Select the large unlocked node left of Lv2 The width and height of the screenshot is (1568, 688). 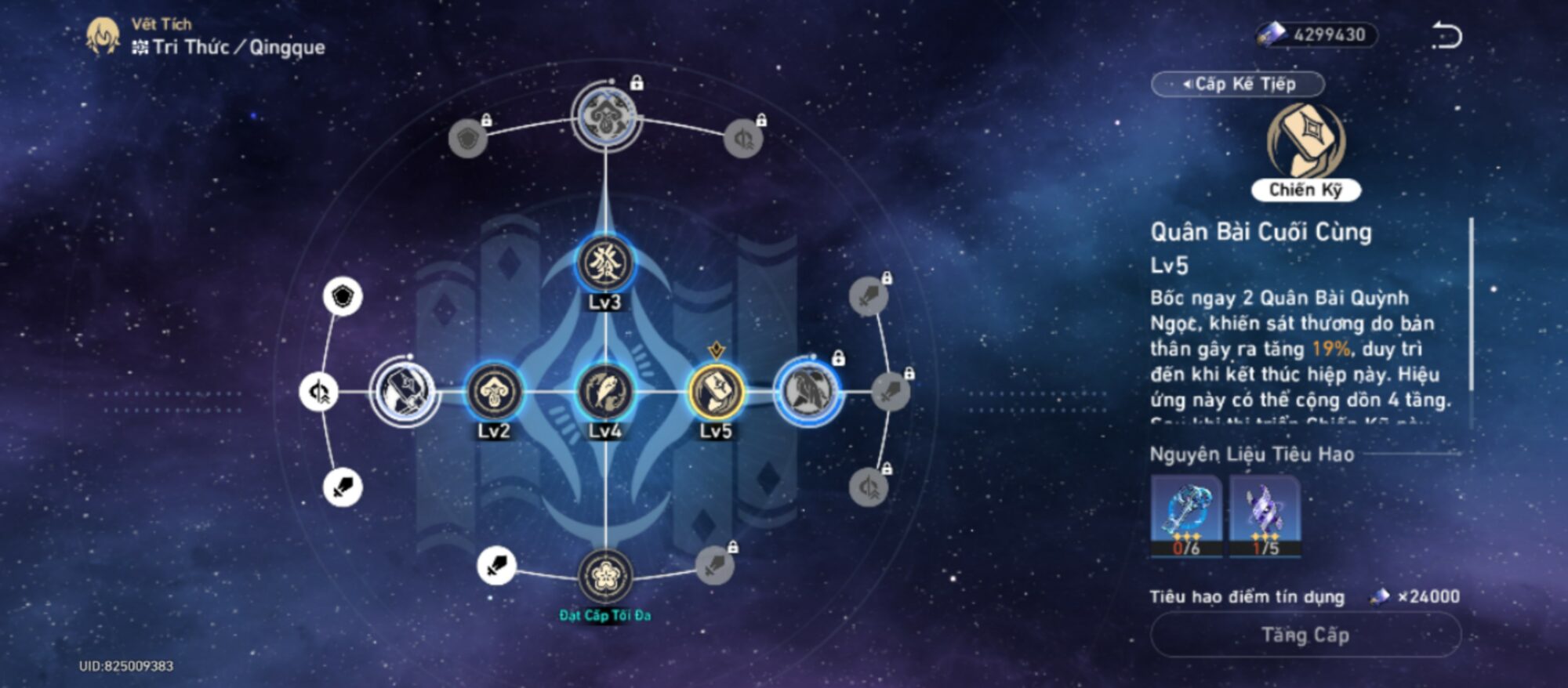[405, 391]
